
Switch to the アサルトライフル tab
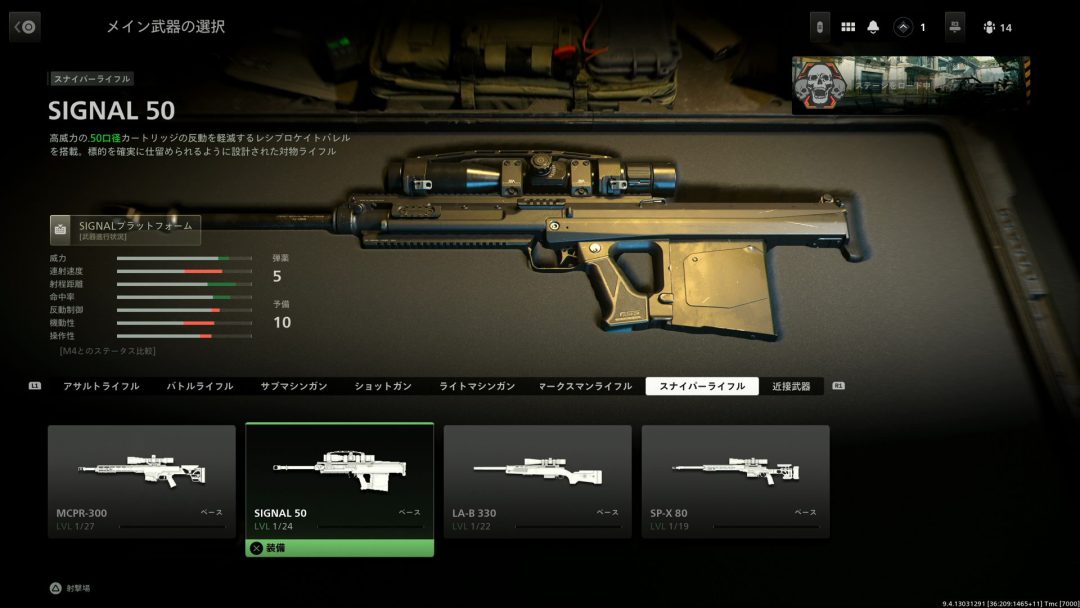(x=101, y=386)
